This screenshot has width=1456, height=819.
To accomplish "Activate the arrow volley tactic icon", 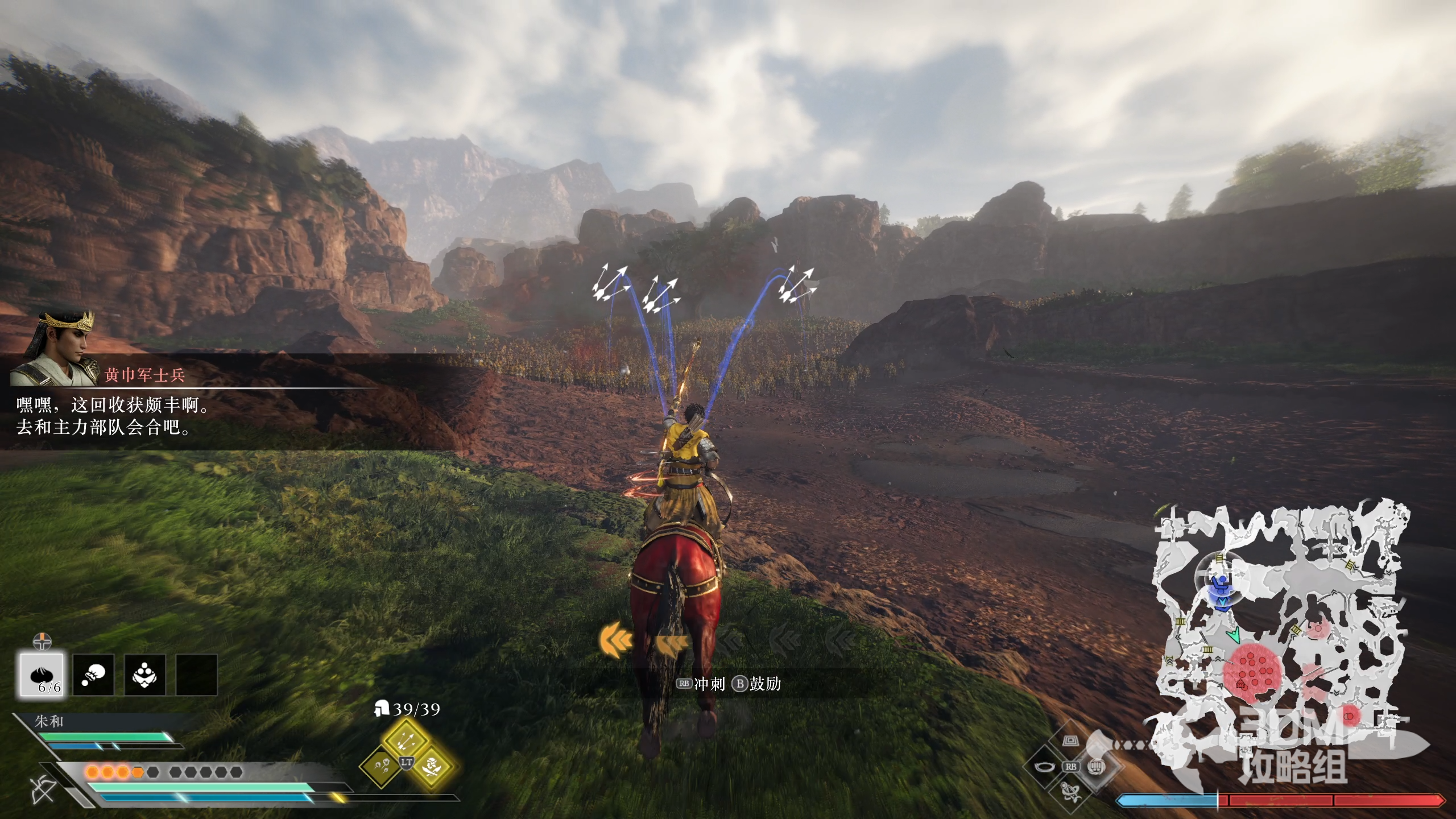I will [406, 739].
